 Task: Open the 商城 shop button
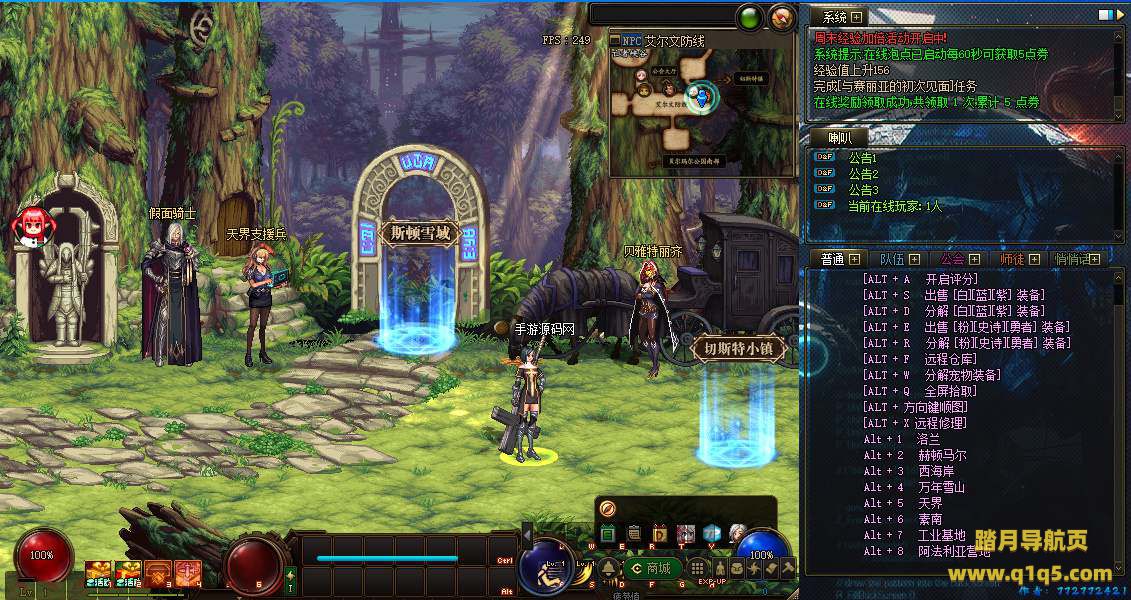tap(651, 568)
